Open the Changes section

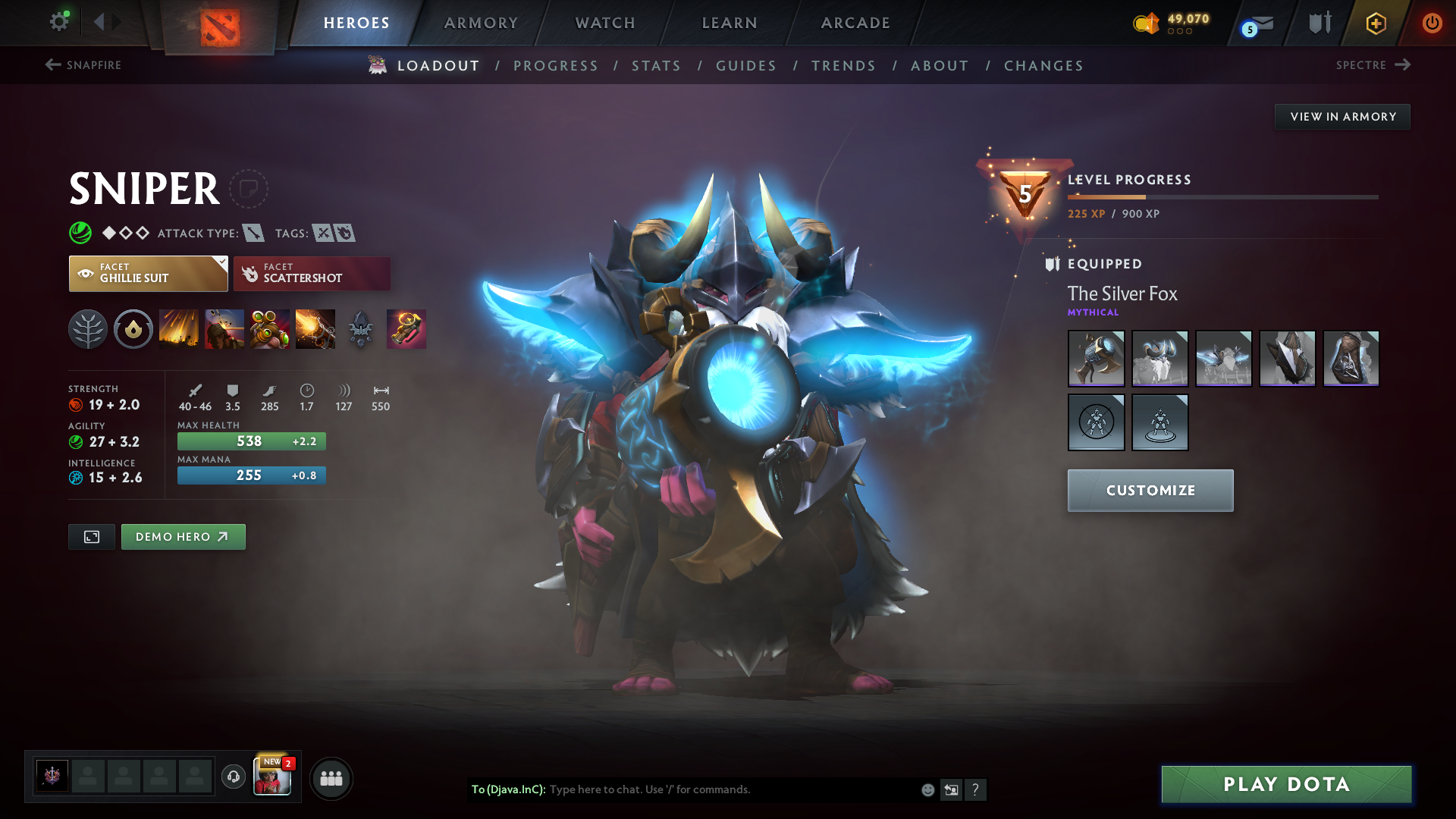click(1043, 66)
